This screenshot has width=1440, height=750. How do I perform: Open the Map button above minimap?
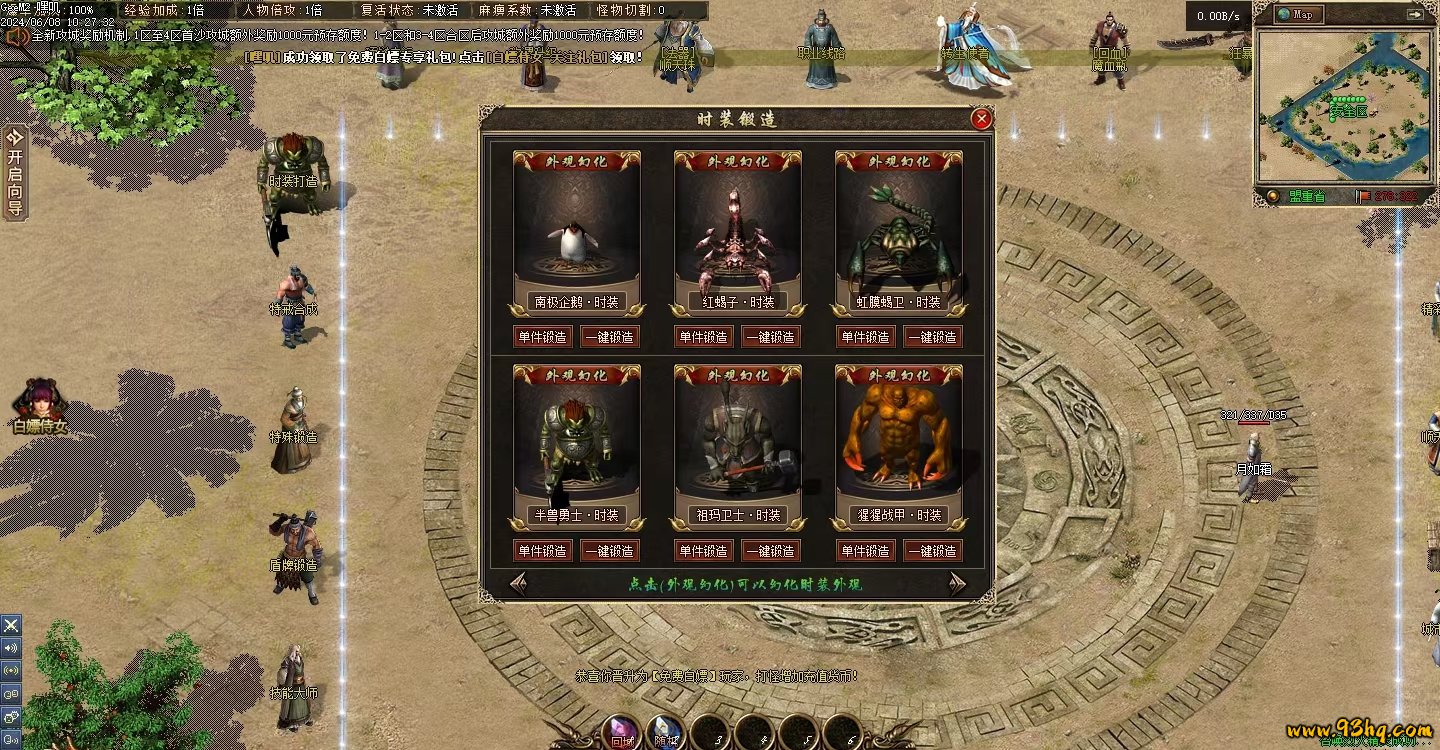click(x=1300, y=15)
